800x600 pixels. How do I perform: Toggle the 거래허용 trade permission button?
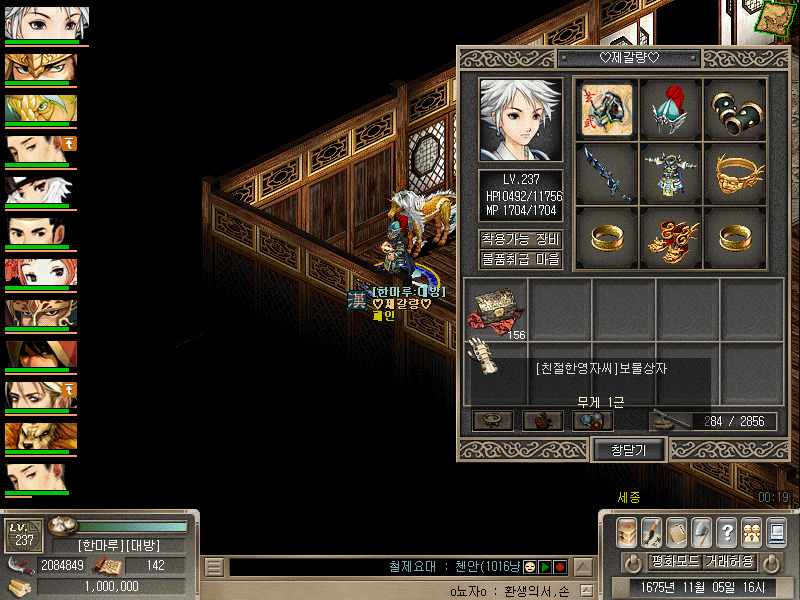click(x=728, y=561)
